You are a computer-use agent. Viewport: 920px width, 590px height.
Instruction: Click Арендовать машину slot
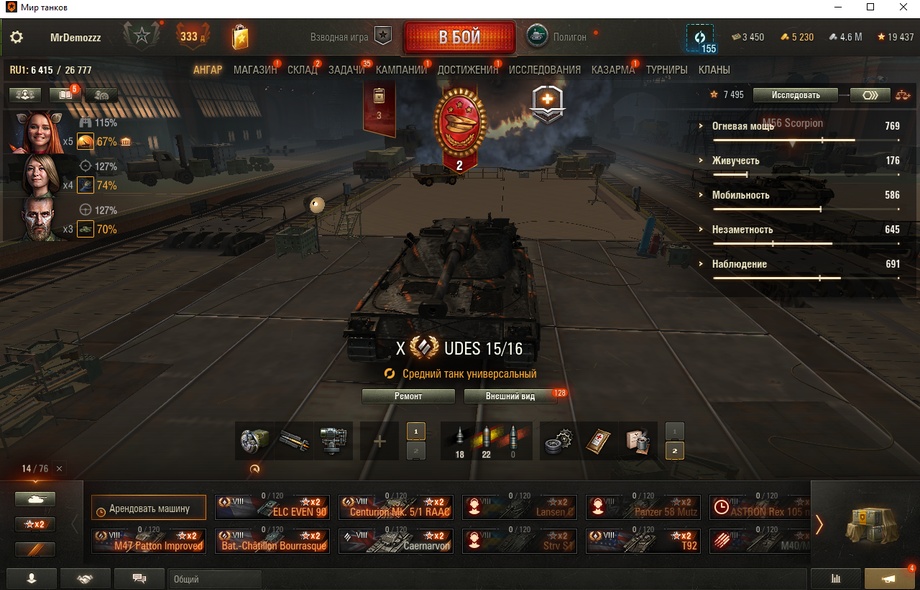(x=149, y=509)
